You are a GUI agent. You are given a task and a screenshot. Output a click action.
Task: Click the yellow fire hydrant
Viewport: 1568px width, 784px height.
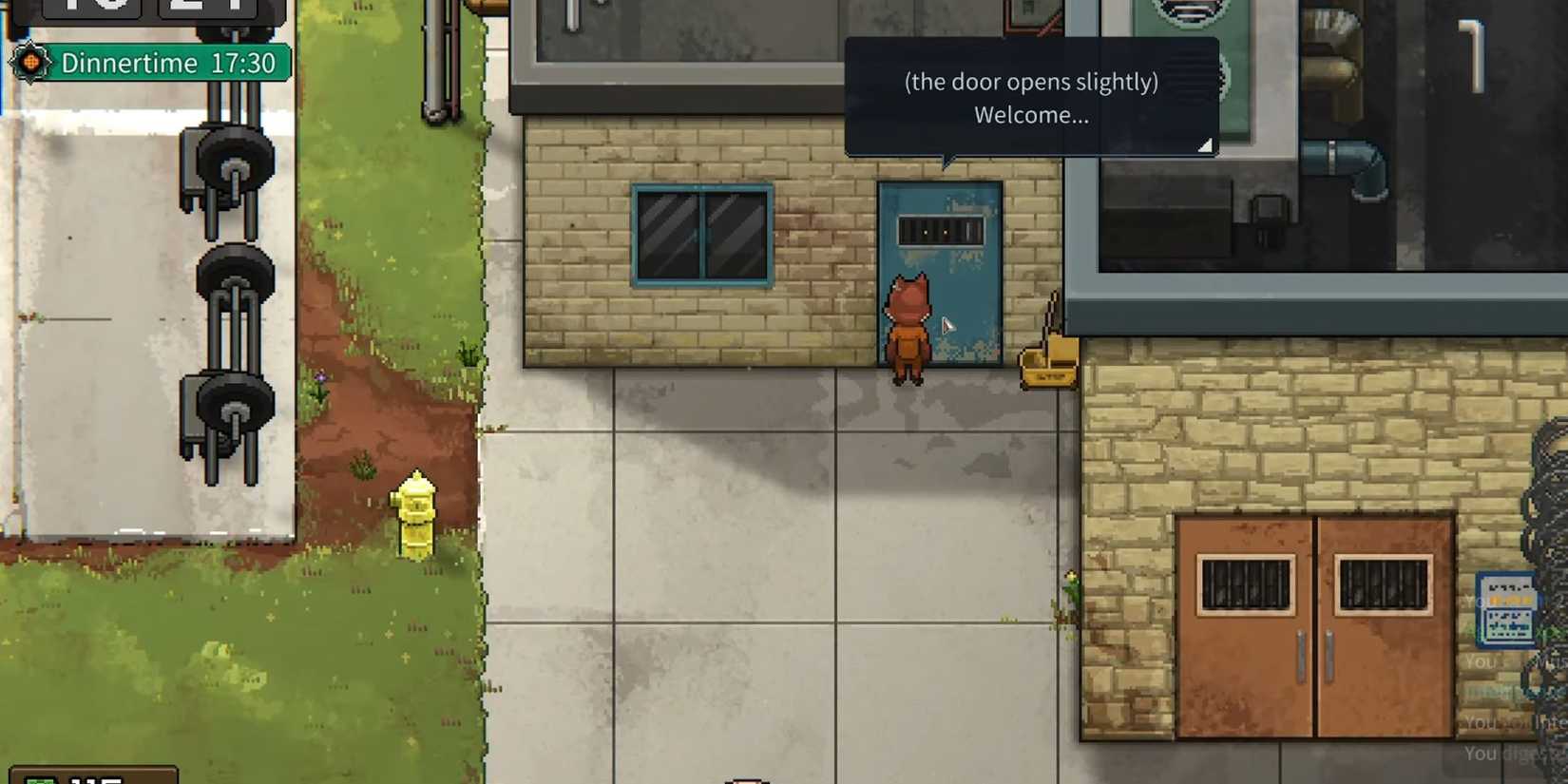(417, 515)
